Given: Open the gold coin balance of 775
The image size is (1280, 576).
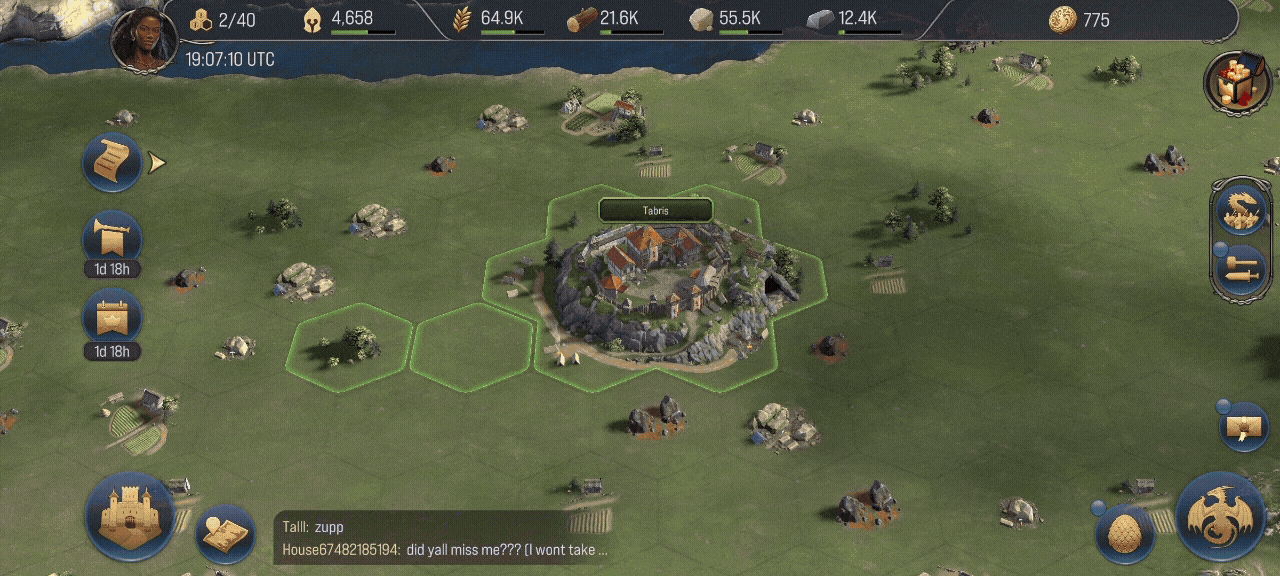Looking at the screenshot, I should click(x=1080, y=20).
